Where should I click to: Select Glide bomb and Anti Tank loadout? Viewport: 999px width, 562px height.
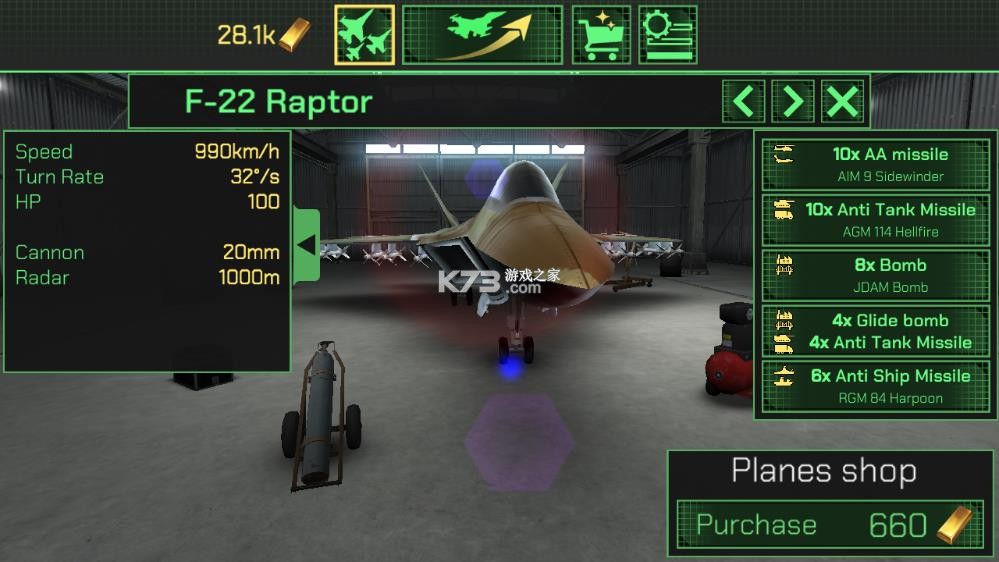pos(876,331)
